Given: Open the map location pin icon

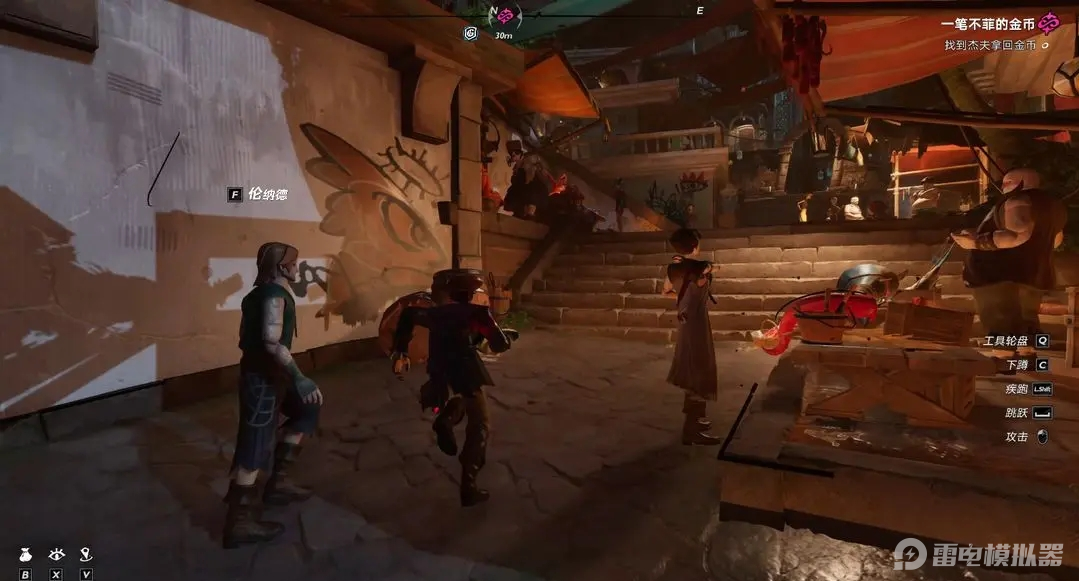Looking at the screenshot, I should [x=87, y=553].
